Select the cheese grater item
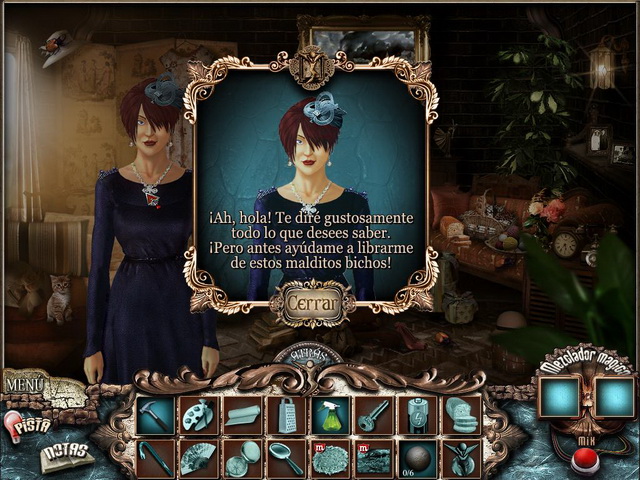The width and height of the screenshot is (640, 480). pyautogui.click(x=287, y=415)
